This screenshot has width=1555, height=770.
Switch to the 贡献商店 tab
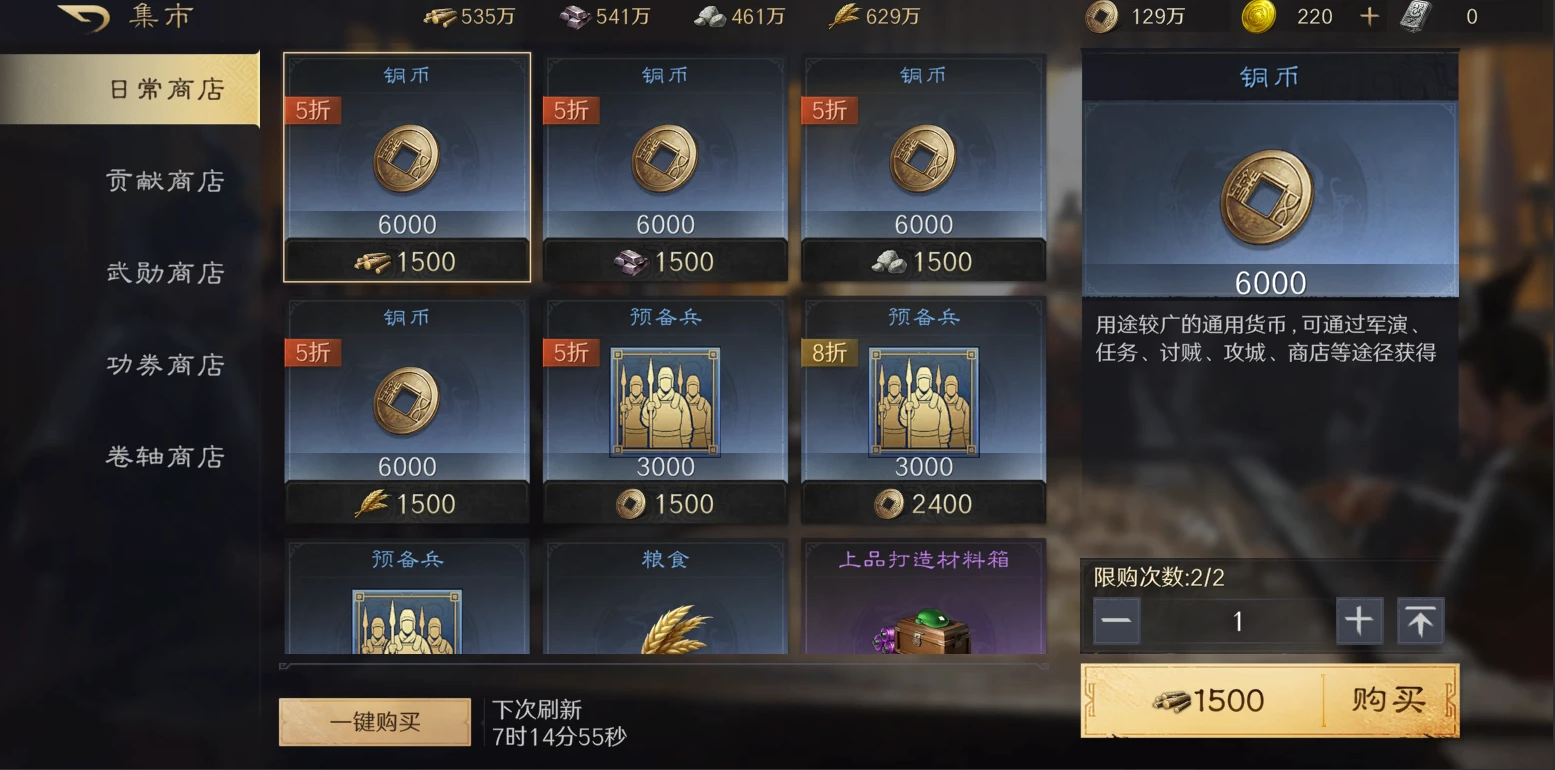point(166,180)
